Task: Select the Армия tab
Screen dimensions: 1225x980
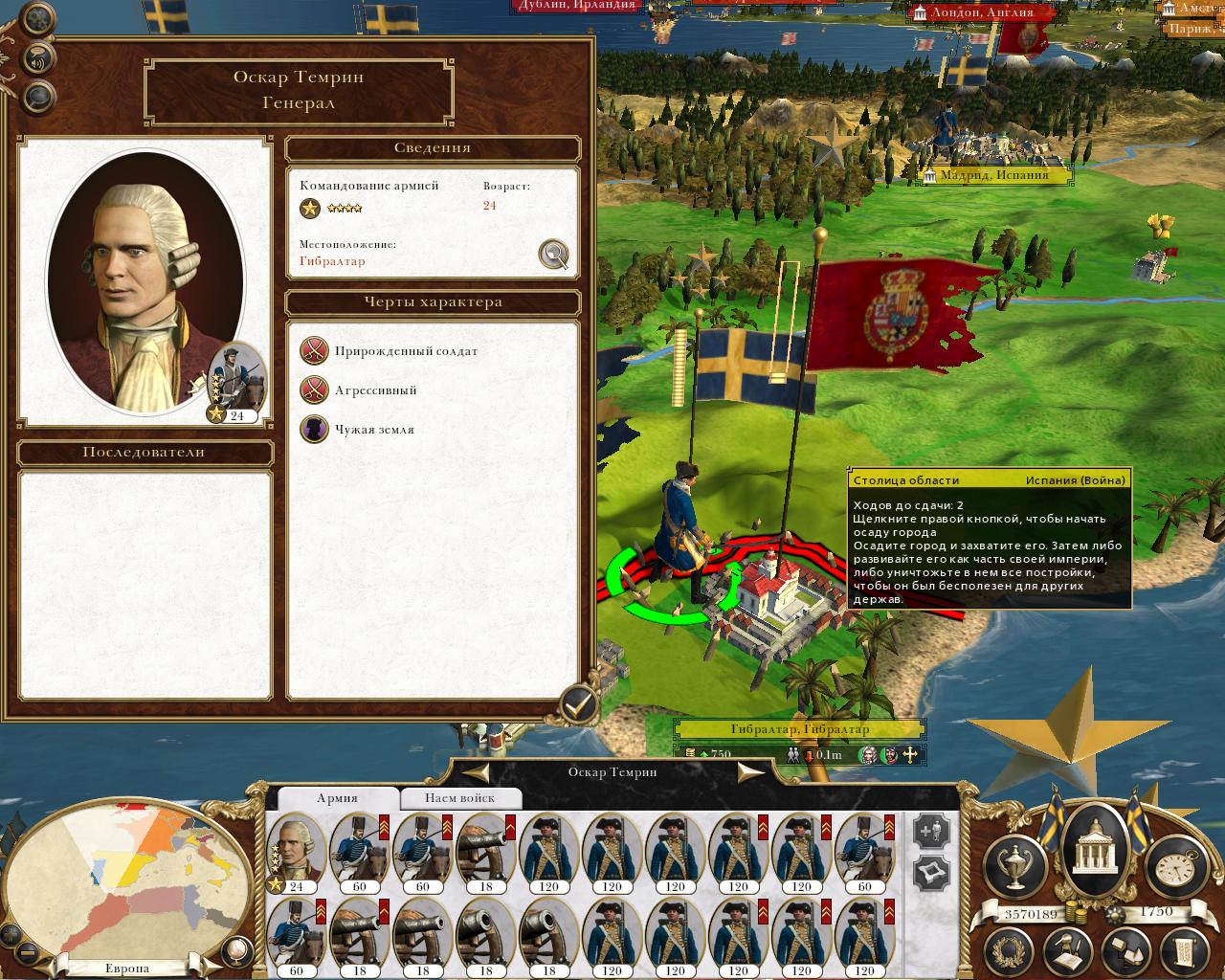Action: pyautogui.click(x=337, y=797)
